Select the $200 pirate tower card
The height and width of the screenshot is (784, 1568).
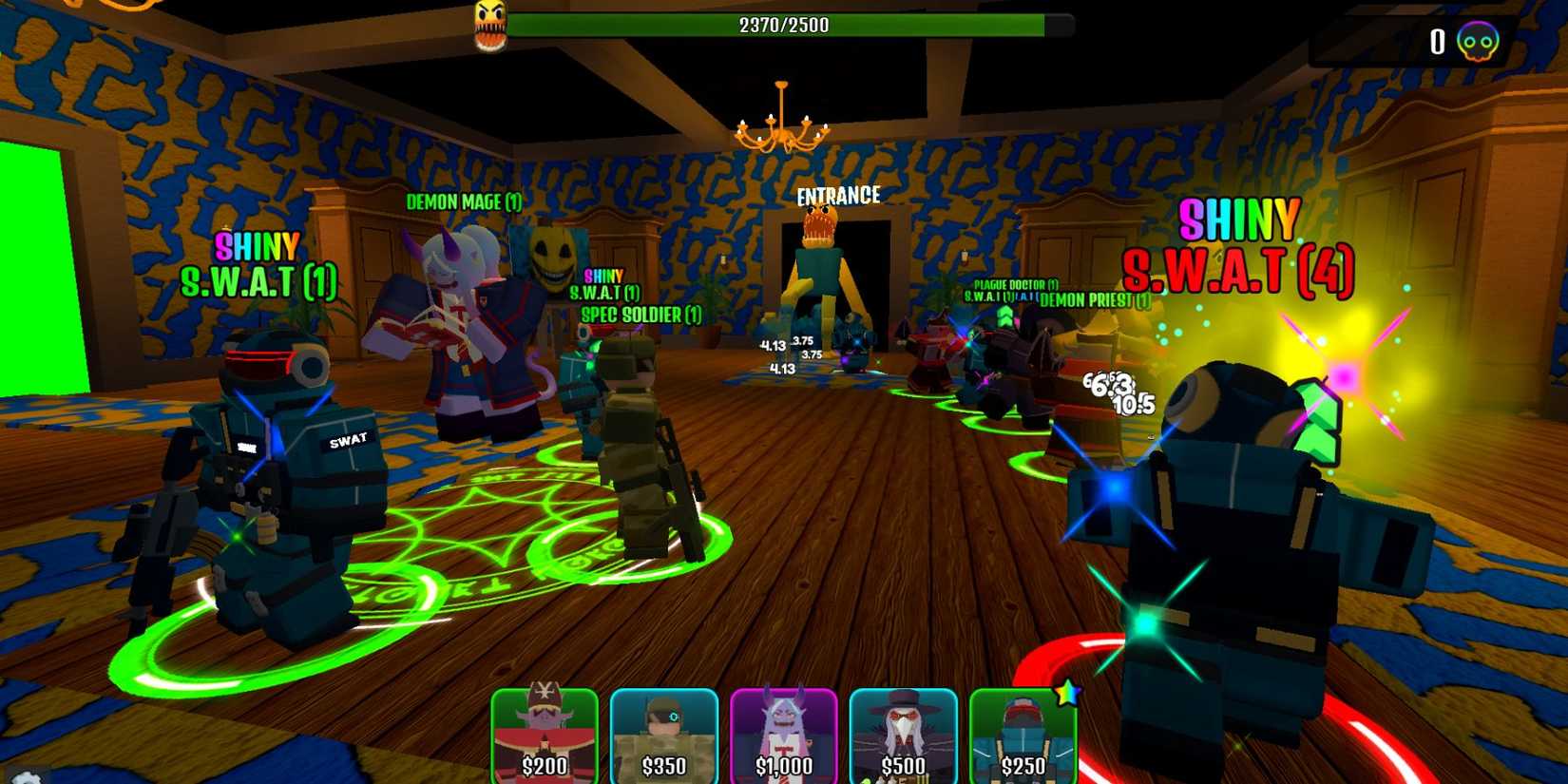click(546, 736)
